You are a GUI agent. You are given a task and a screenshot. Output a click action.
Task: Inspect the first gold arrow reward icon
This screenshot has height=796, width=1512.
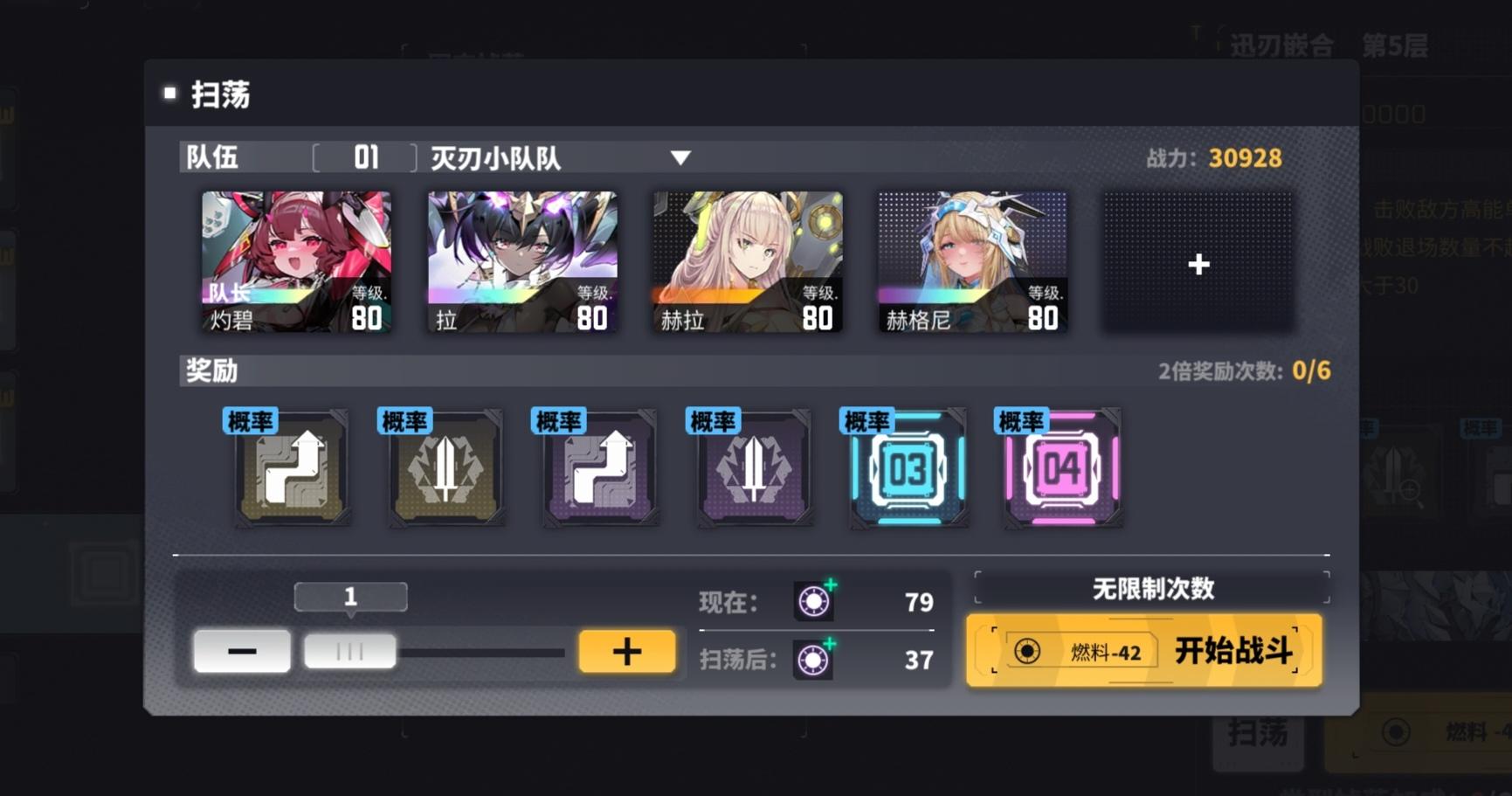(x=292, y=469)
